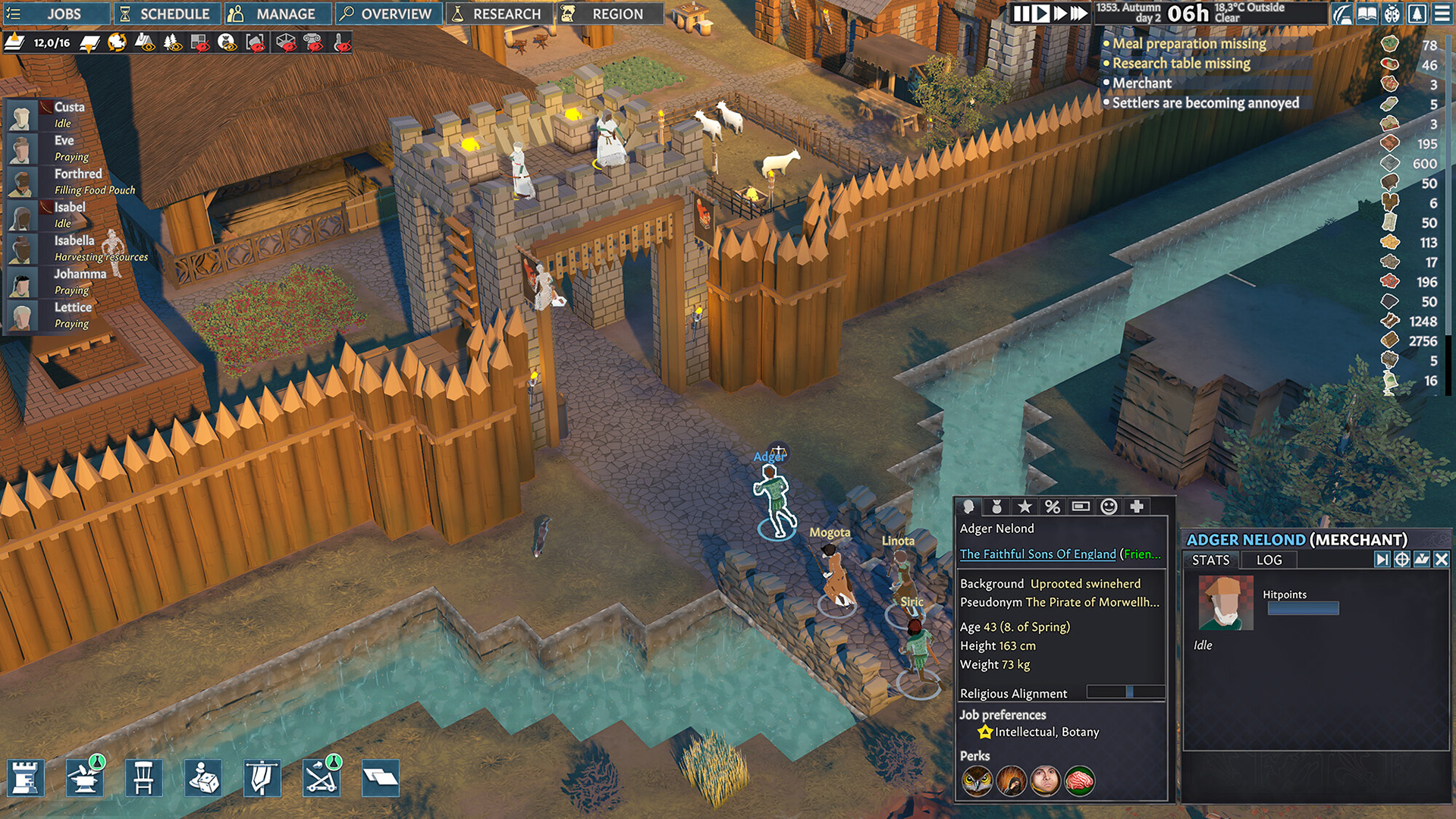The image size is (1456, 819).
Task: Click the 'Meal preparation missing' alert
Action: 1188,44
